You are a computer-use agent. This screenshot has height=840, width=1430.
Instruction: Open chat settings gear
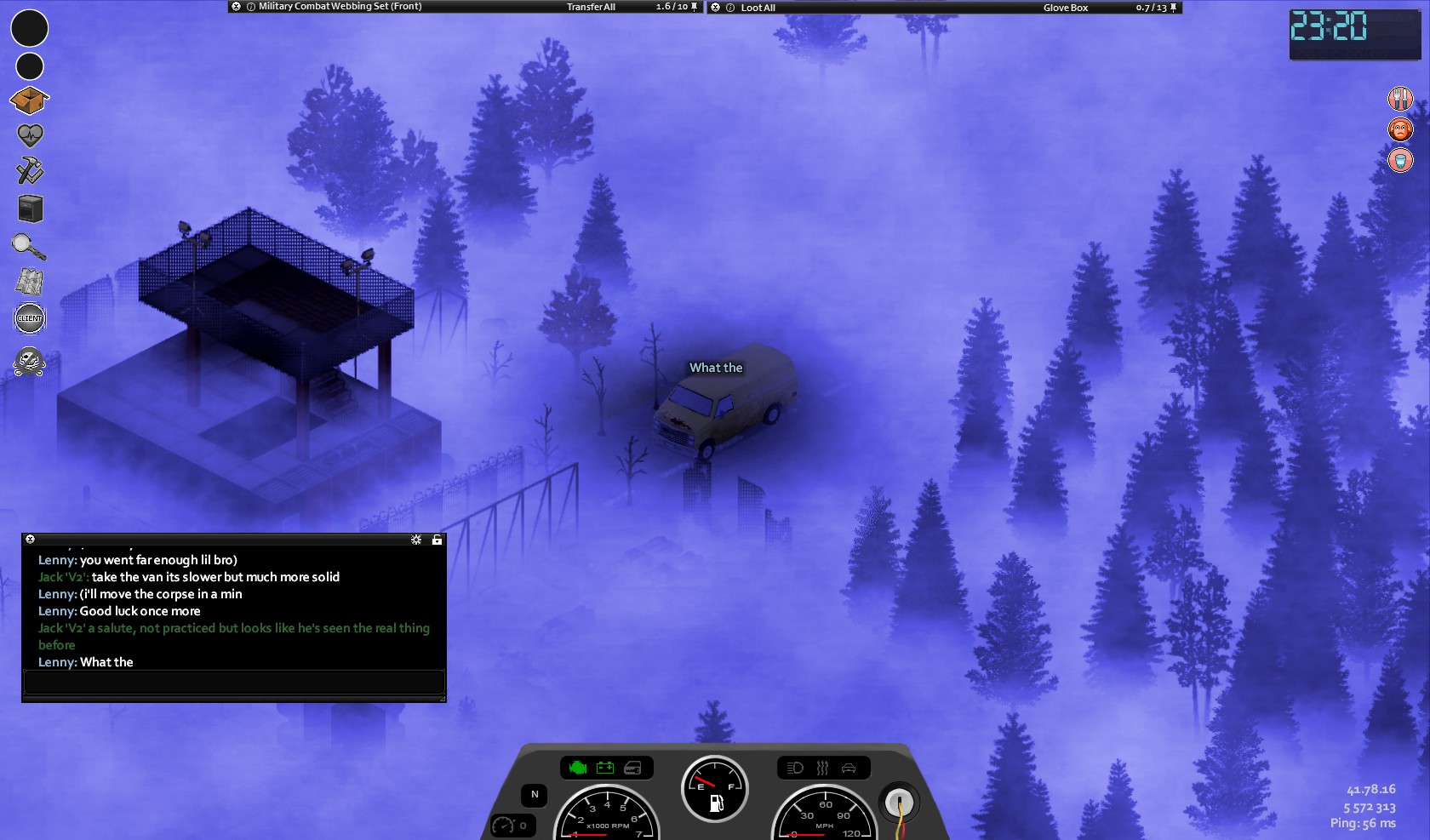click(x=416, y=540)
